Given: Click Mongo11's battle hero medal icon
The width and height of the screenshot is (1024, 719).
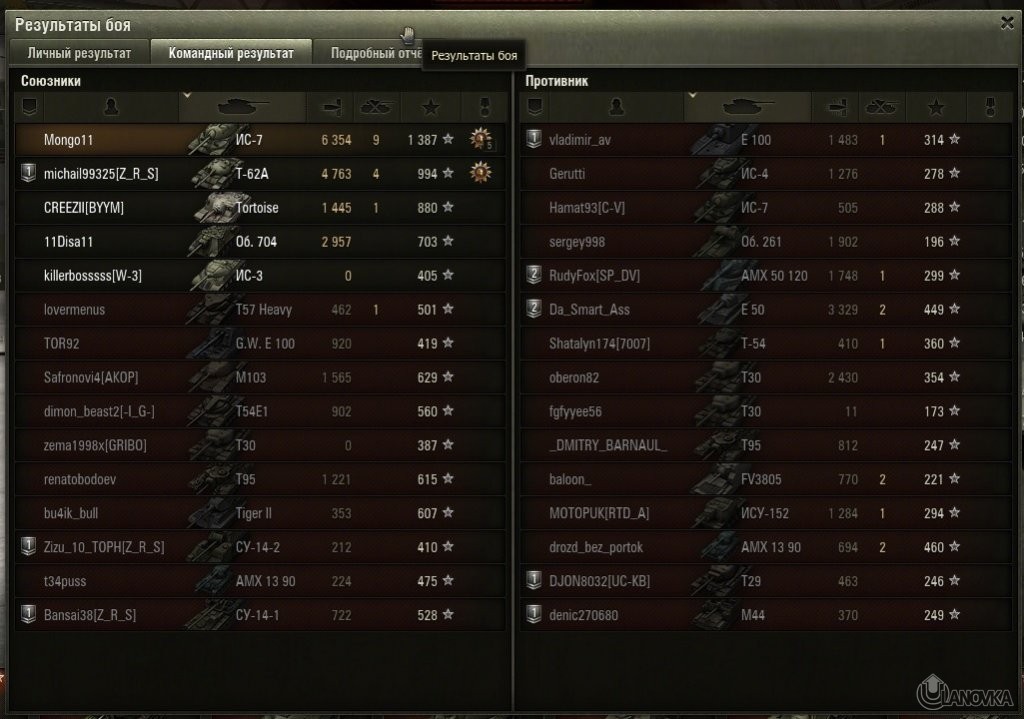Looking at the screenshot, I should [x=482, y=140].
